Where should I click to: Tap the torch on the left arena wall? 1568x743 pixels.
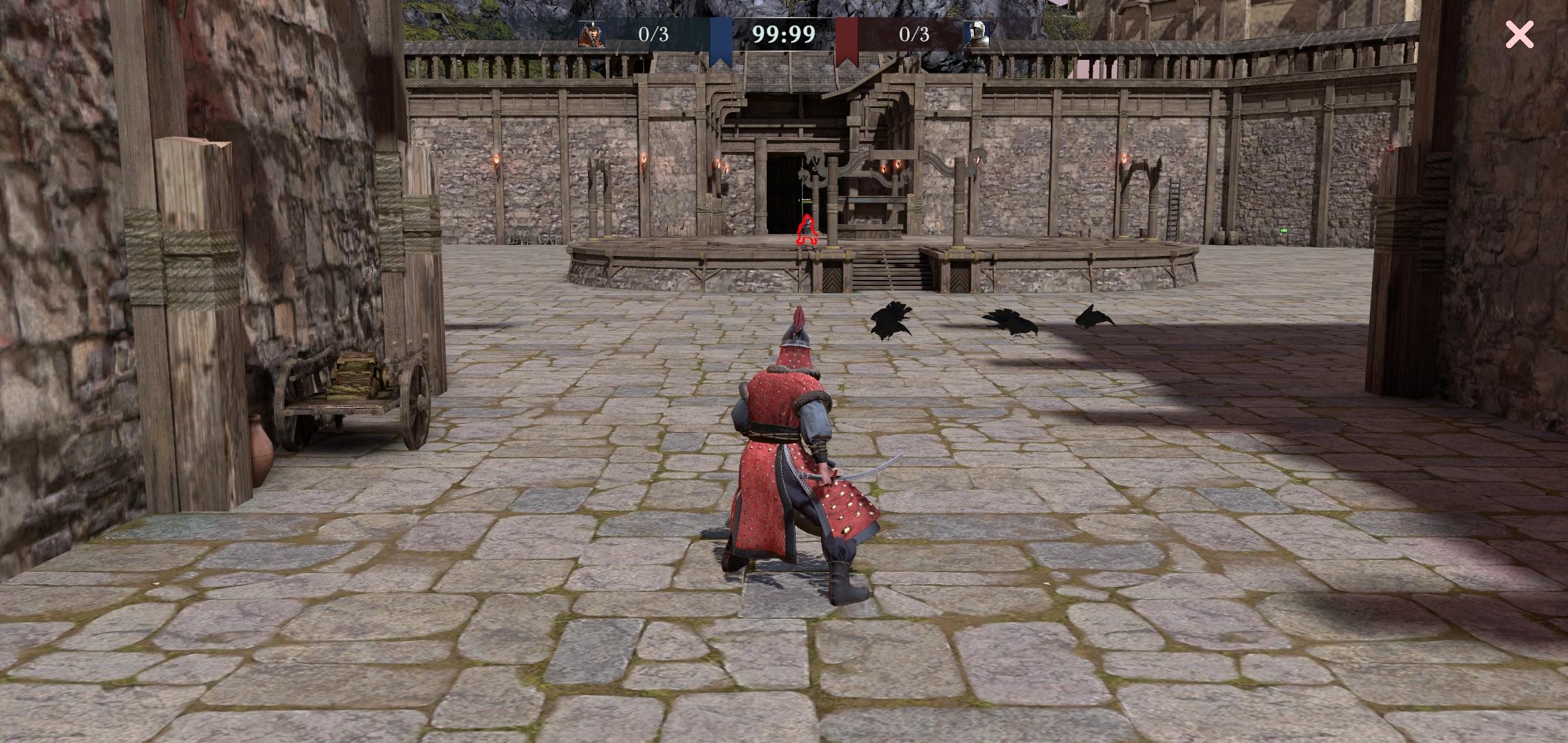(x=498, y=160)
